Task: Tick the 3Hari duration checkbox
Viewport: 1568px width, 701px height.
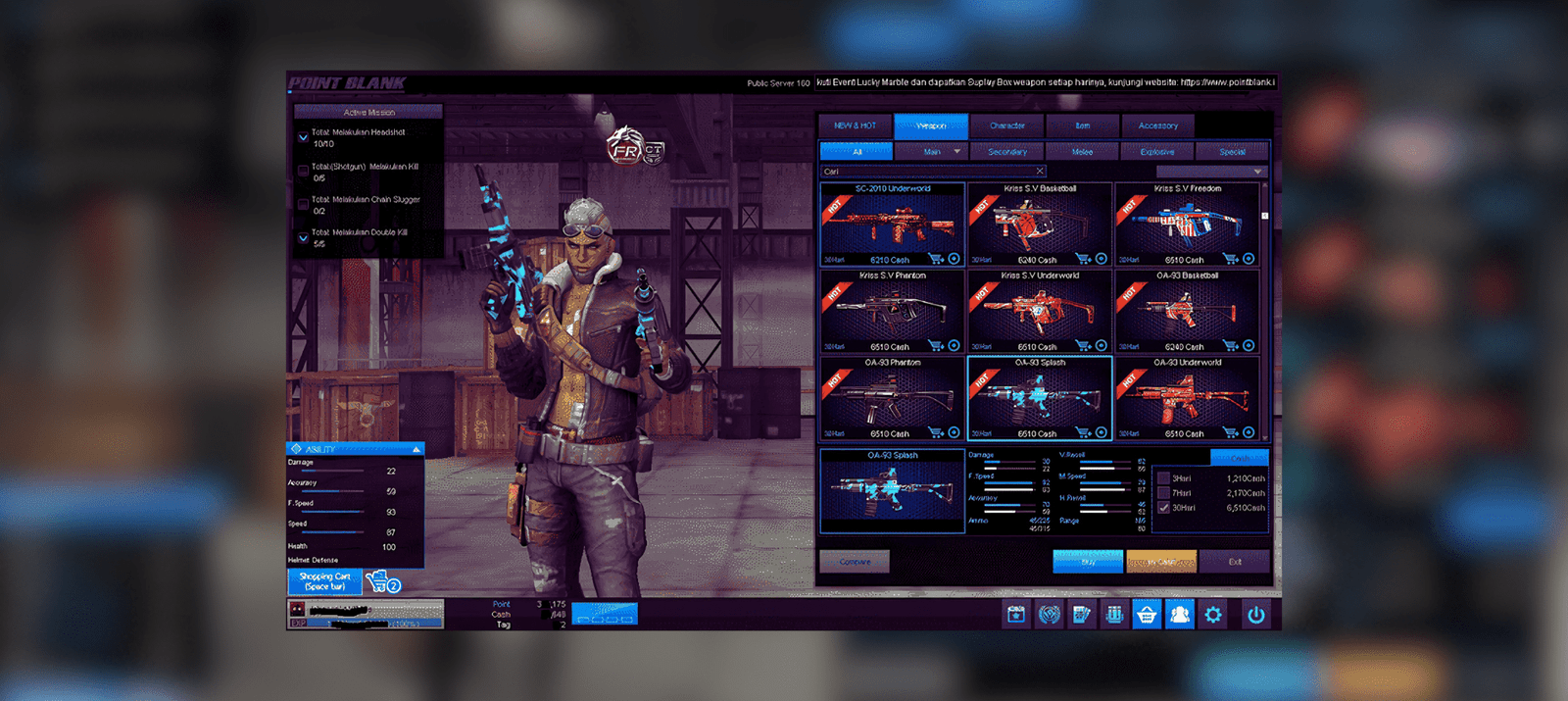Action: click(x=1163, y=478)
